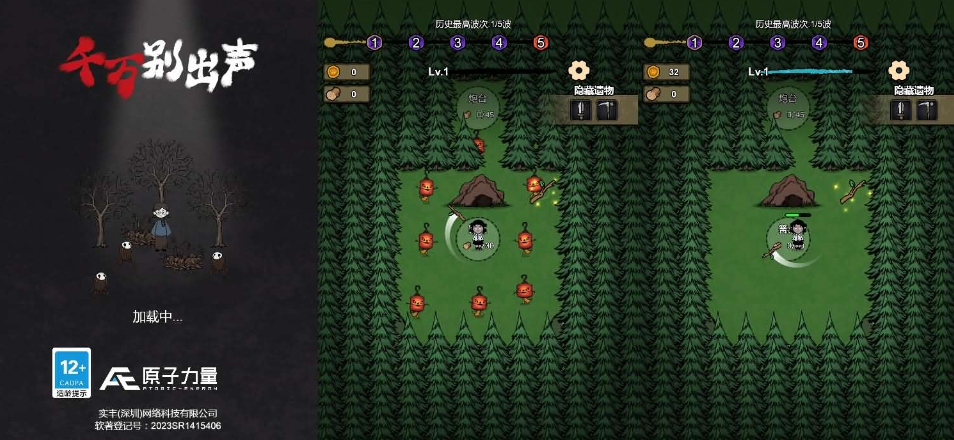954x440 pixels.
Task: Select the sword relic in the zero-coin view
Action: tap(581, 110)
